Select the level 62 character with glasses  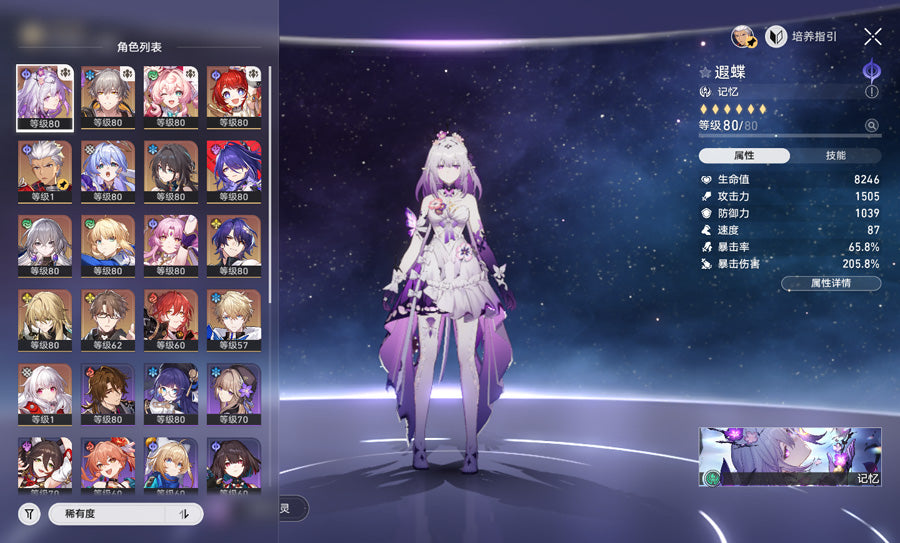(x=108, y=319)
